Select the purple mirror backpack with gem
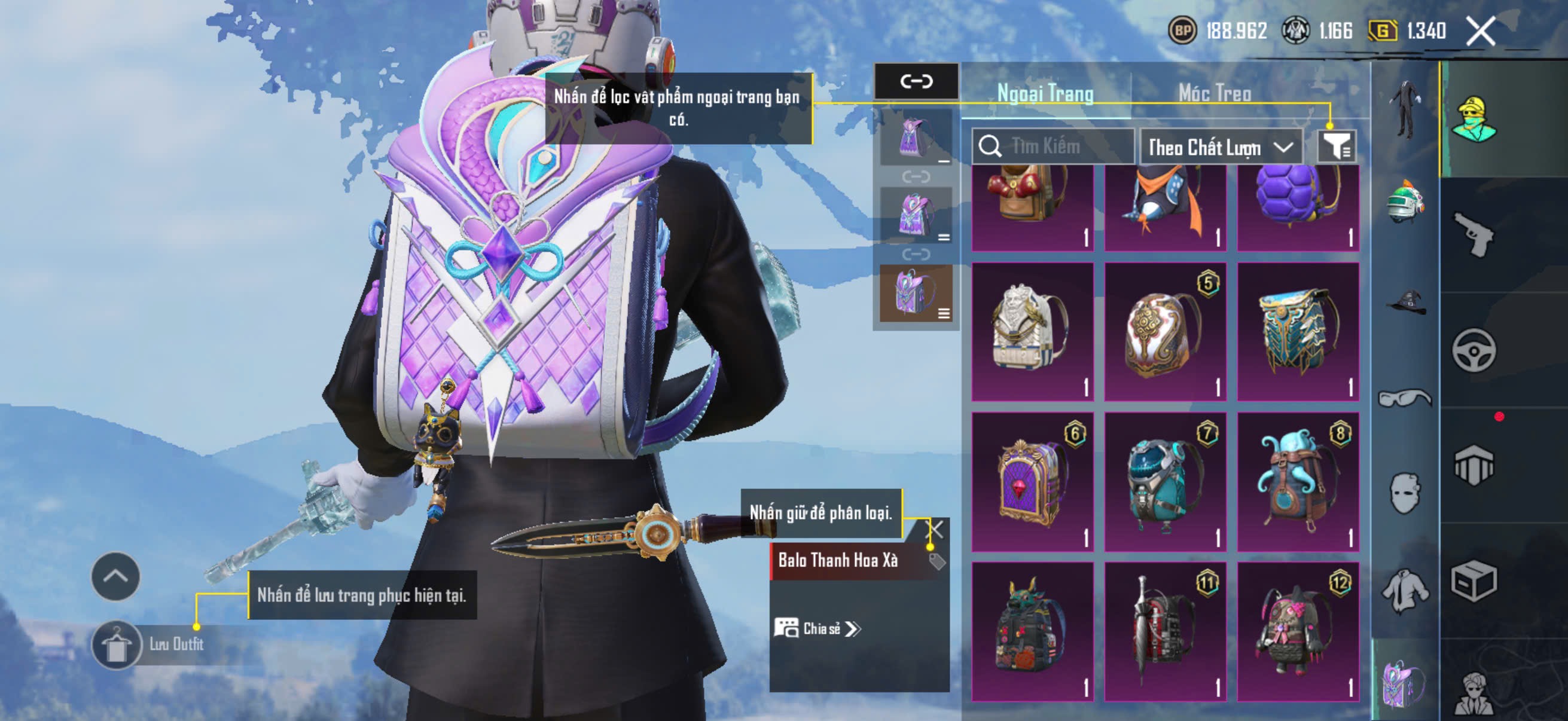Screen dimensions: 1568x721 pyautogui.click(x=1032, y=482)
